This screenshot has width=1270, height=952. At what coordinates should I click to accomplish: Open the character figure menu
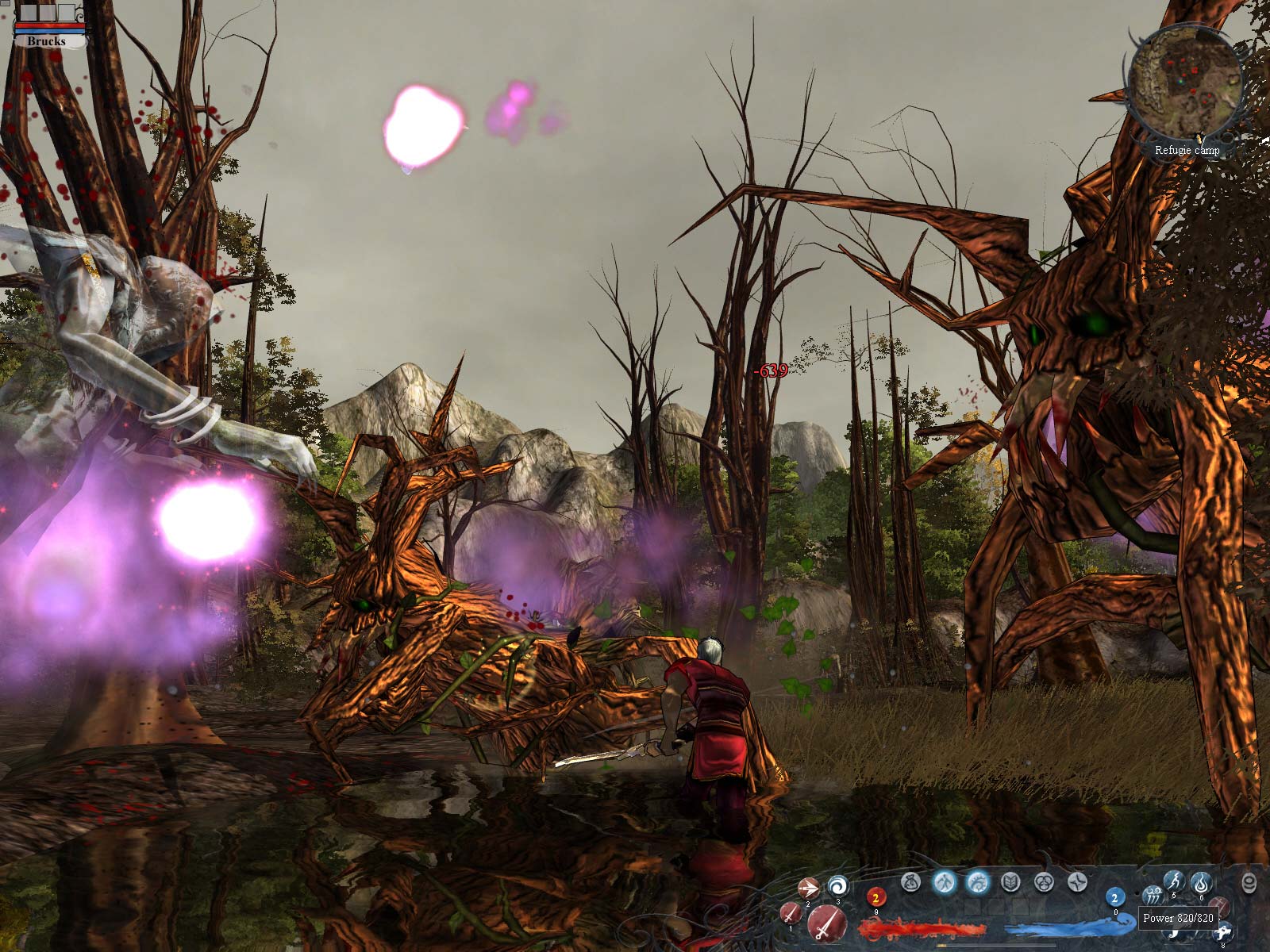tap(943, 881)
